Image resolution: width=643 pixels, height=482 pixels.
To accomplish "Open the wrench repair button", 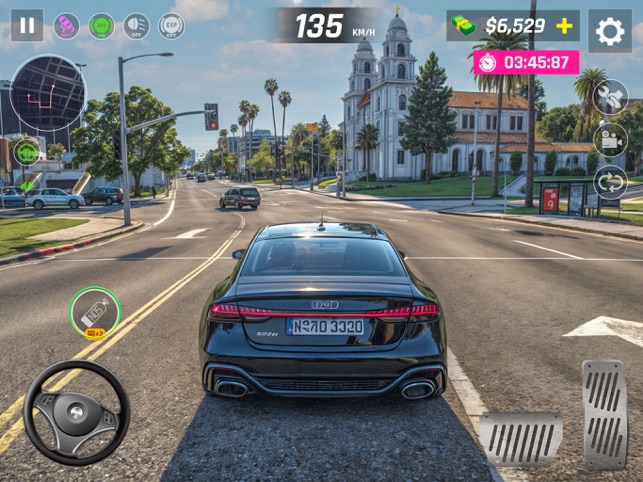I will (610, 98).
